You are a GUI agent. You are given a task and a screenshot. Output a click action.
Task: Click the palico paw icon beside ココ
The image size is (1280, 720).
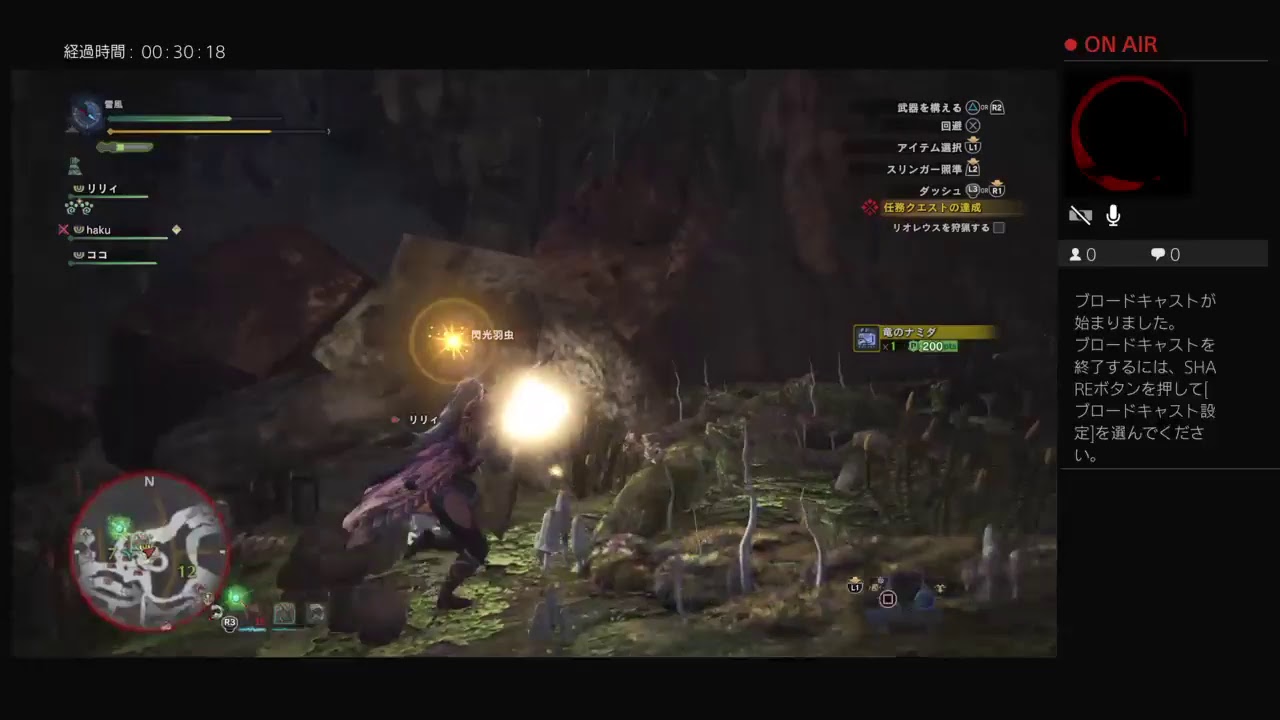[x=77, y=256]
